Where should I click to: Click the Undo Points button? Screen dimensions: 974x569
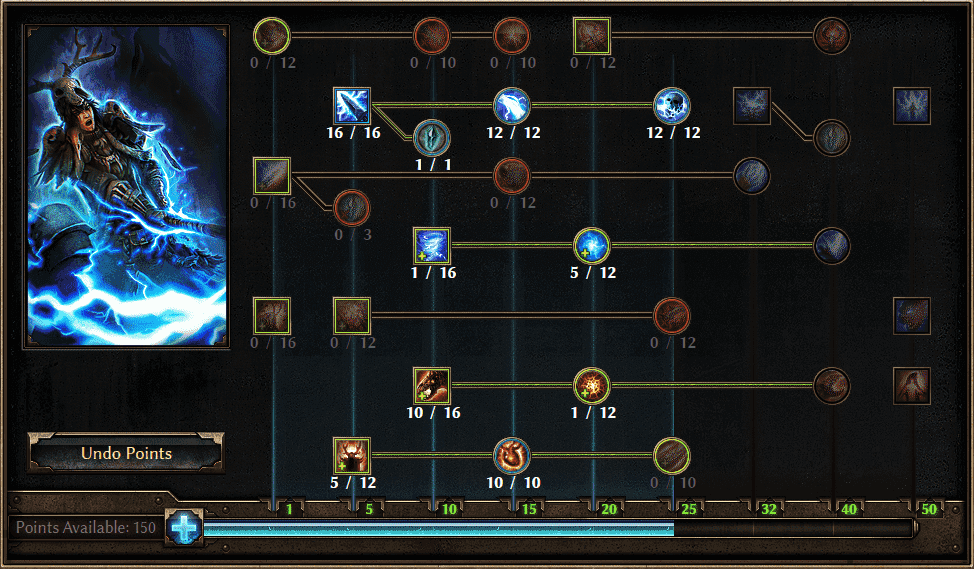[x=126, y=453]
